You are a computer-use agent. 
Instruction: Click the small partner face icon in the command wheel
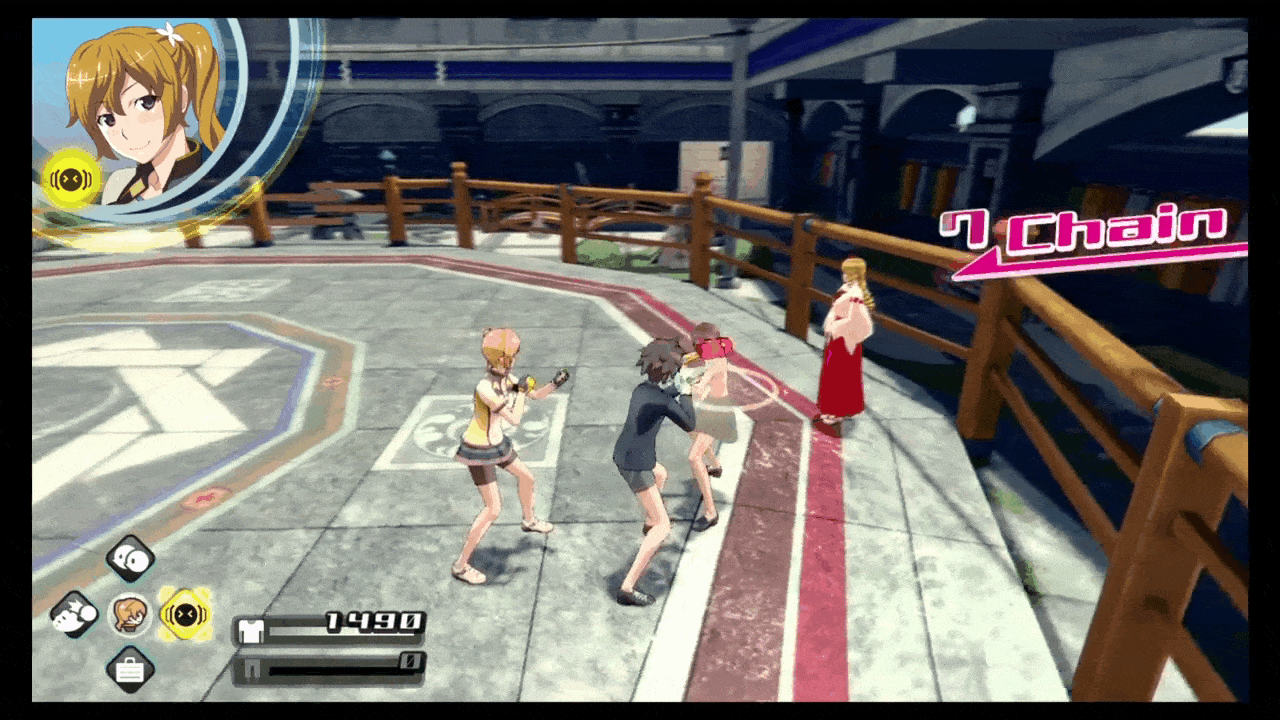click(x=129, y=614)
